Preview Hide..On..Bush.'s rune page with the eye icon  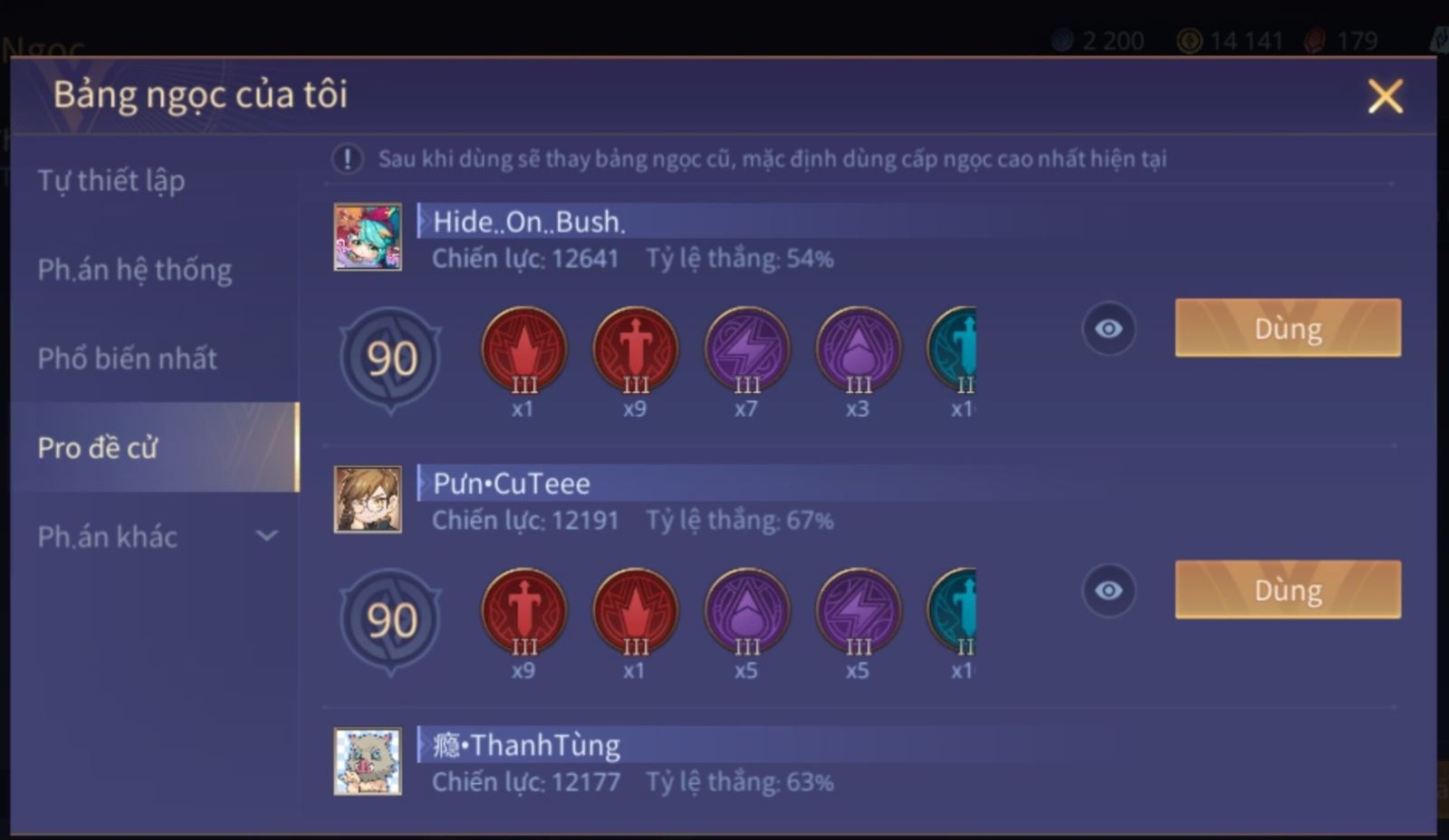click(1108, 329)
